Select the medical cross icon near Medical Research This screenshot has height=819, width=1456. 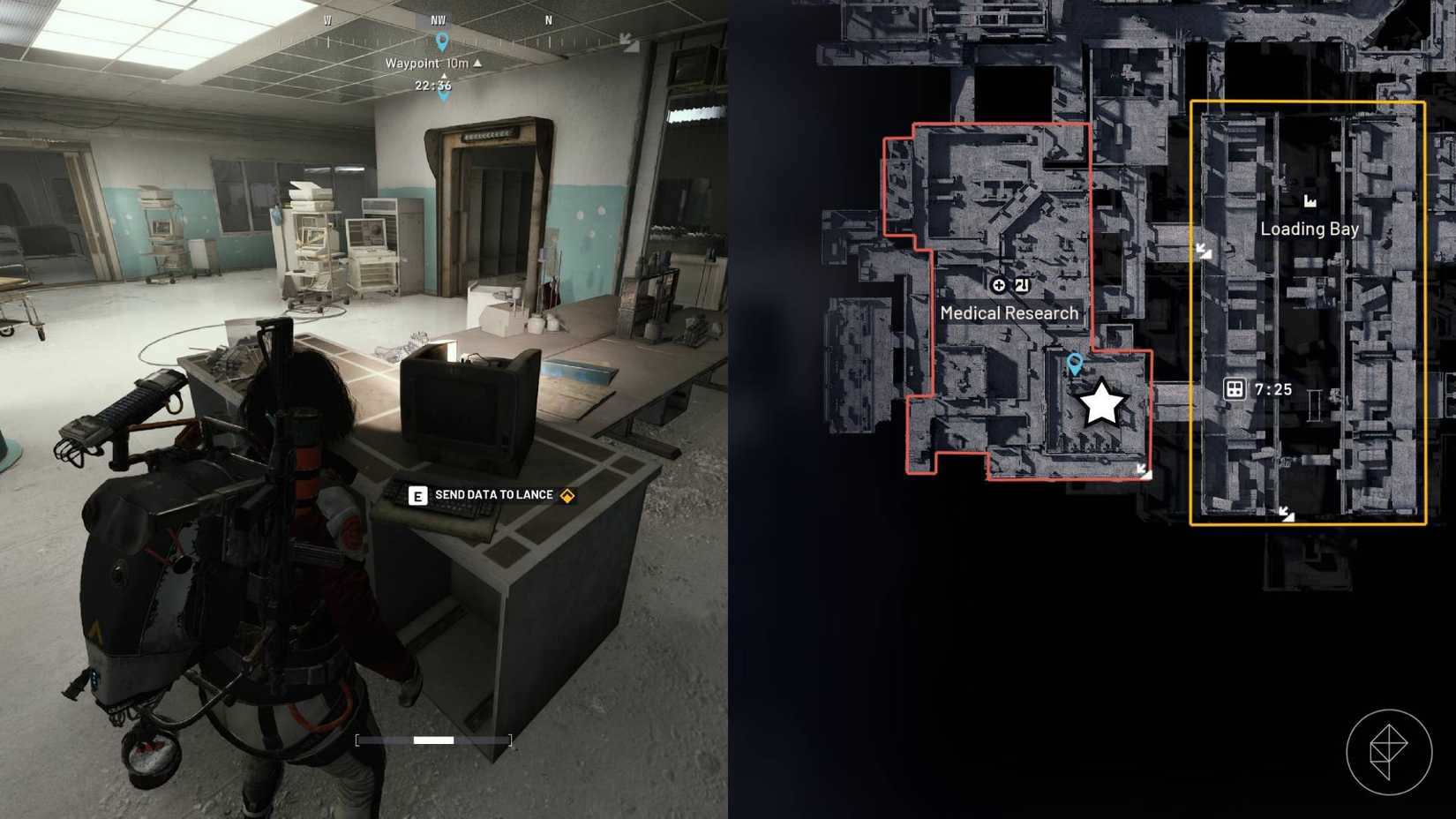pyautogui.click(x=999, y=284)
